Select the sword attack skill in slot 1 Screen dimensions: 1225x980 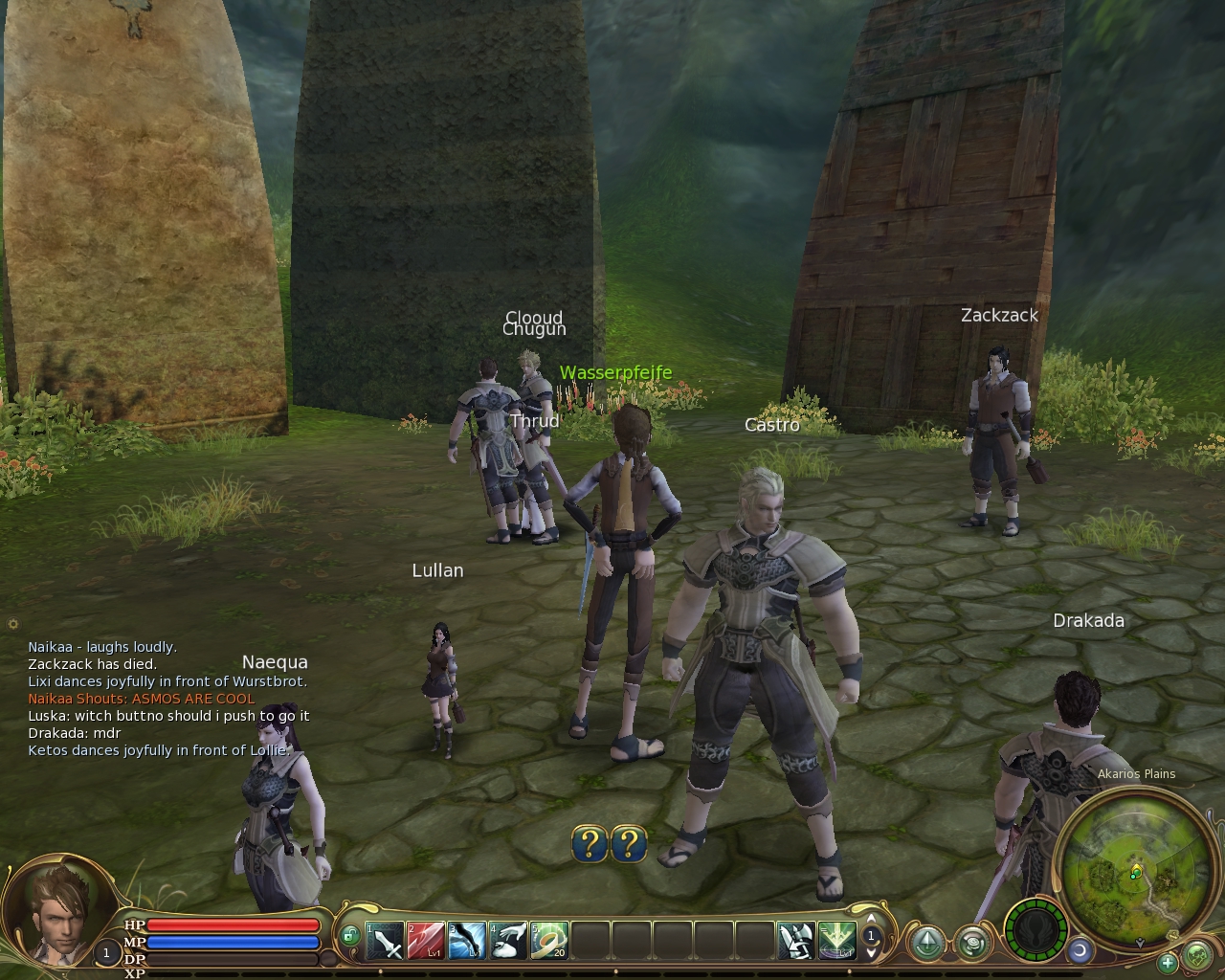[386, 941]
